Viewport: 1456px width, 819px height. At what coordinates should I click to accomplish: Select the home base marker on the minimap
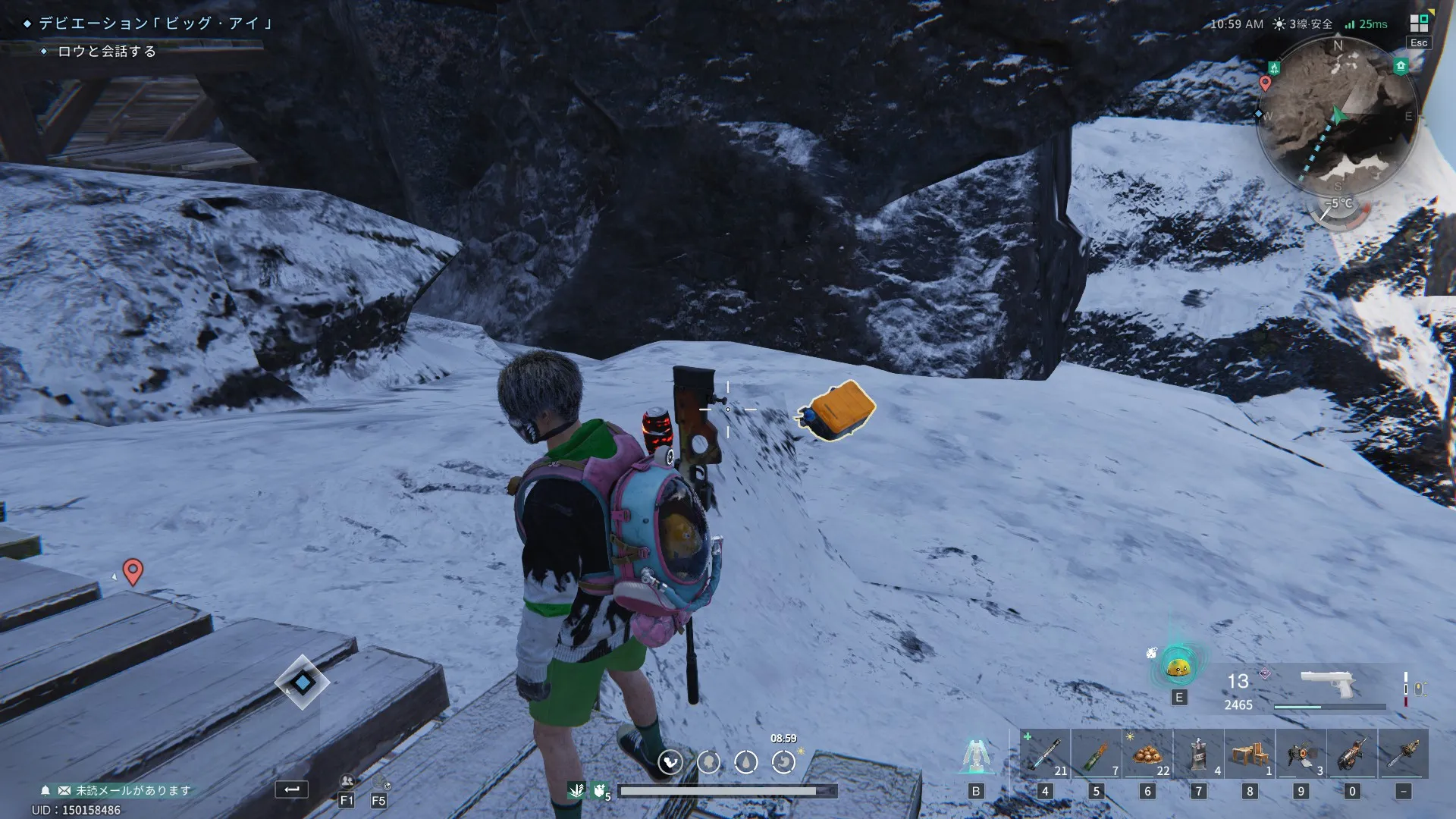(x=1401, y=67)
